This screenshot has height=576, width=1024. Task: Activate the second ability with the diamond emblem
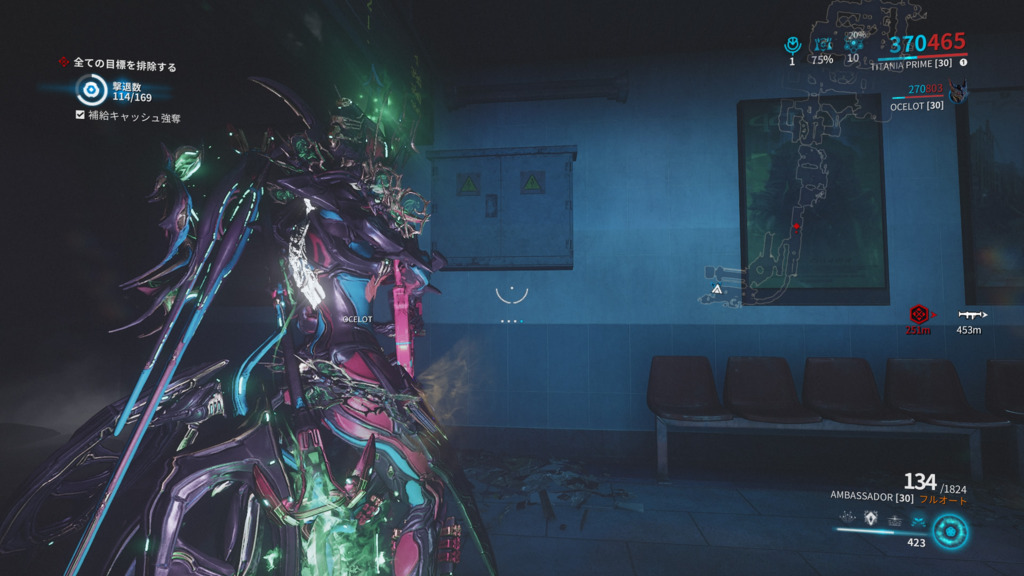pyautogui.click(x=871, y=519)
